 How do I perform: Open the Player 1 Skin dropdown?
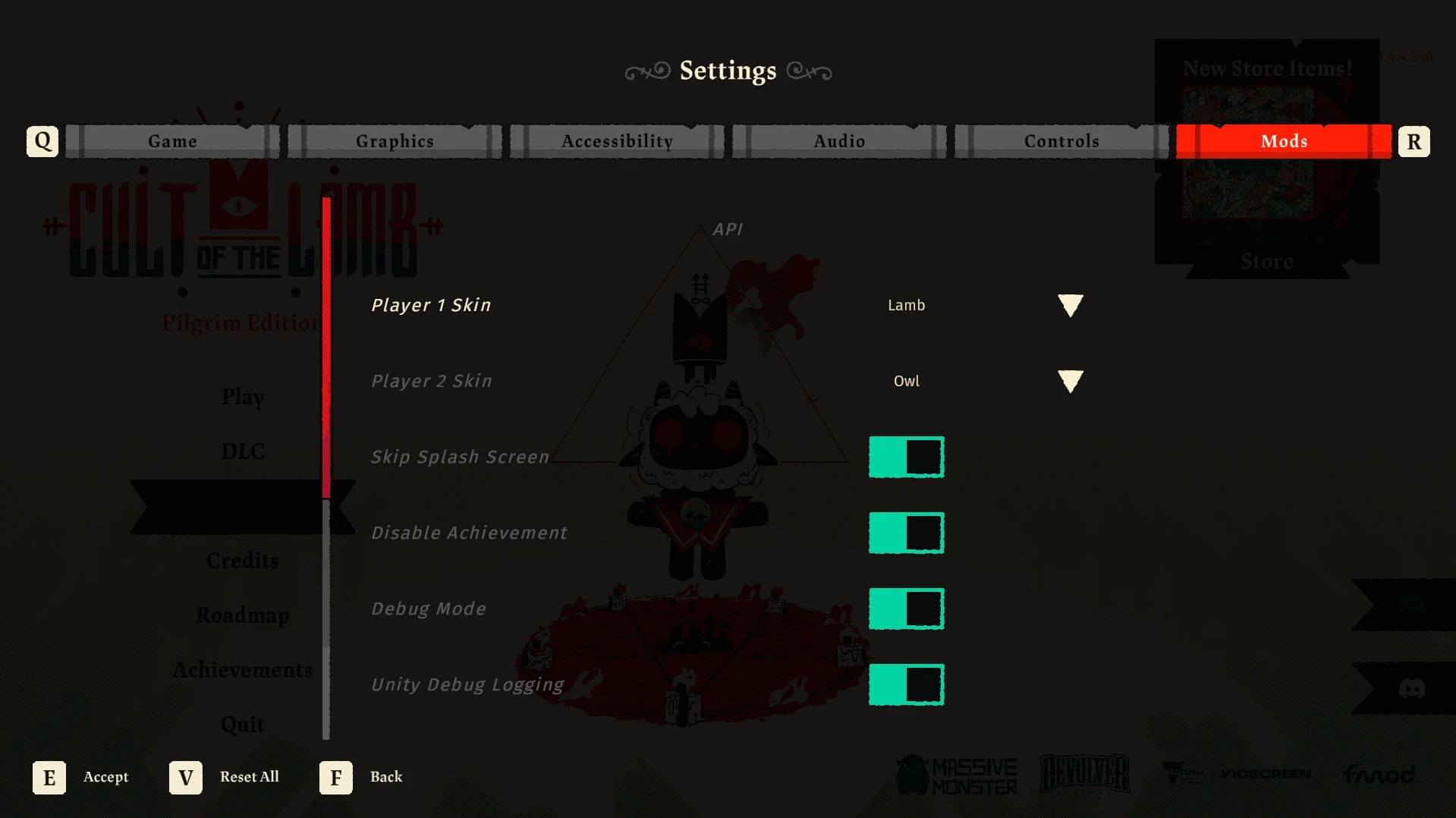click(x=1071, y=305)
